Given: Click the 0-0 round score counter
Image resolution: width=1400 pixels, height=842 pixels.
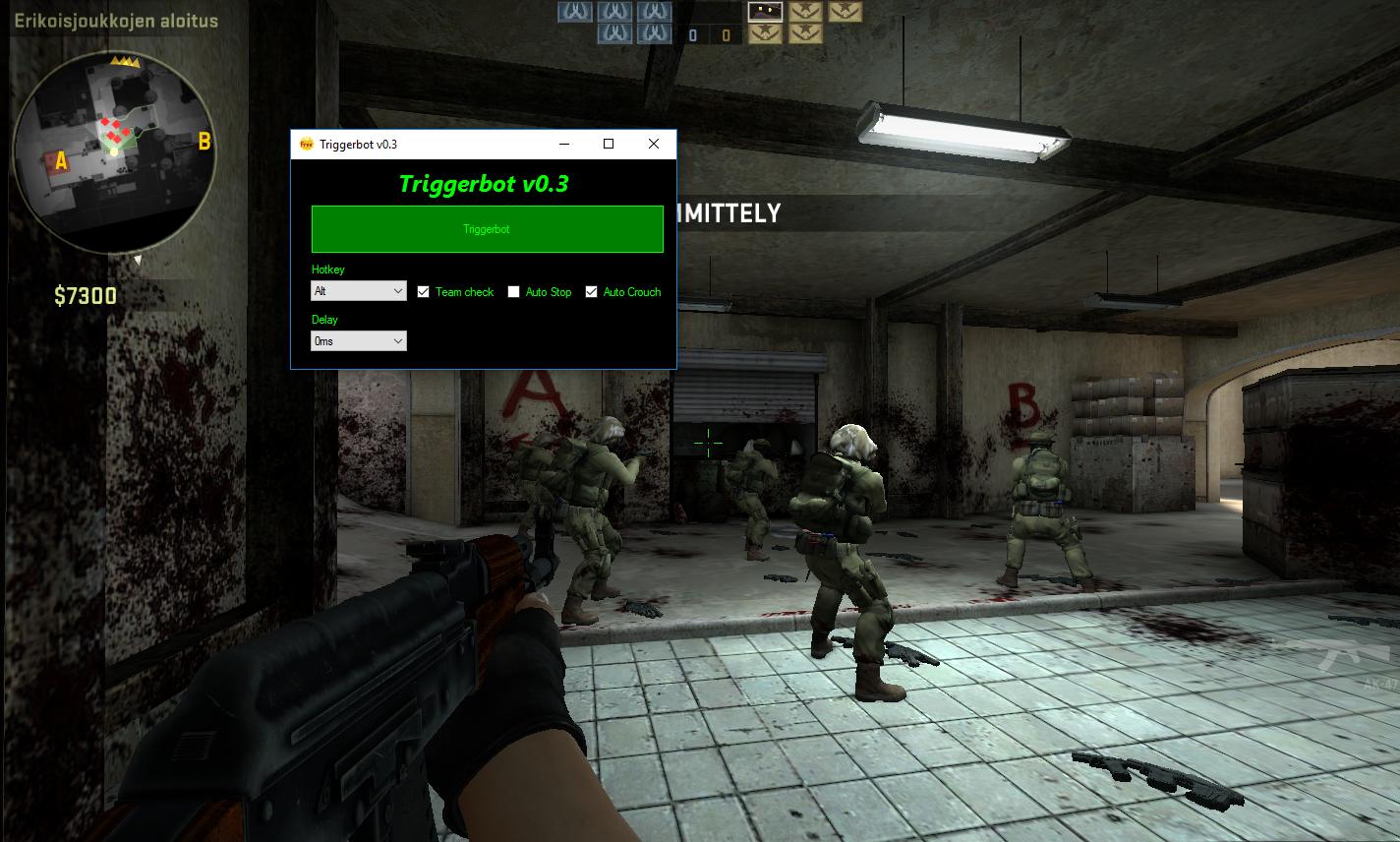Looking at the screenshot, I should [710, 32].
